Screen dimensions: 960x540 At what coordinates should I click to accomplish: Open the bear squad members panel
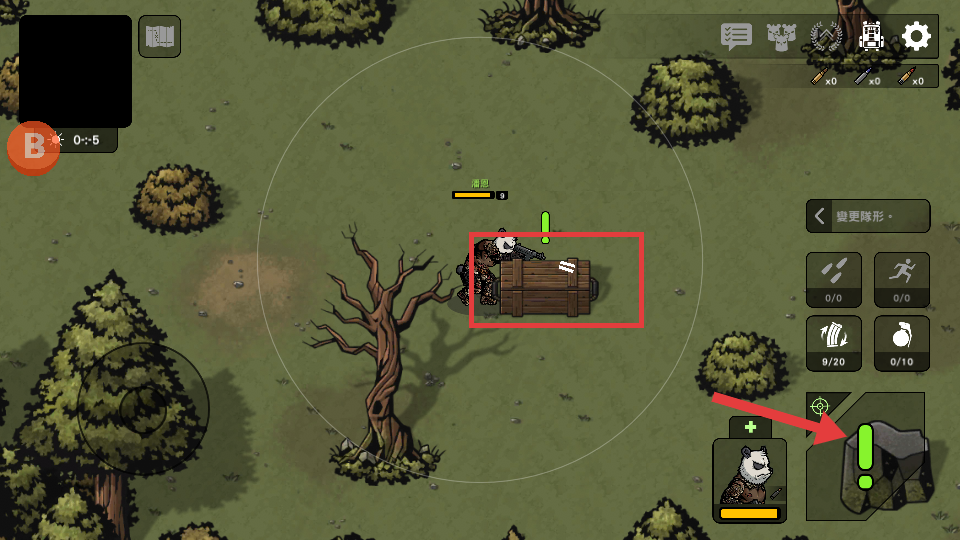[780, 37]
